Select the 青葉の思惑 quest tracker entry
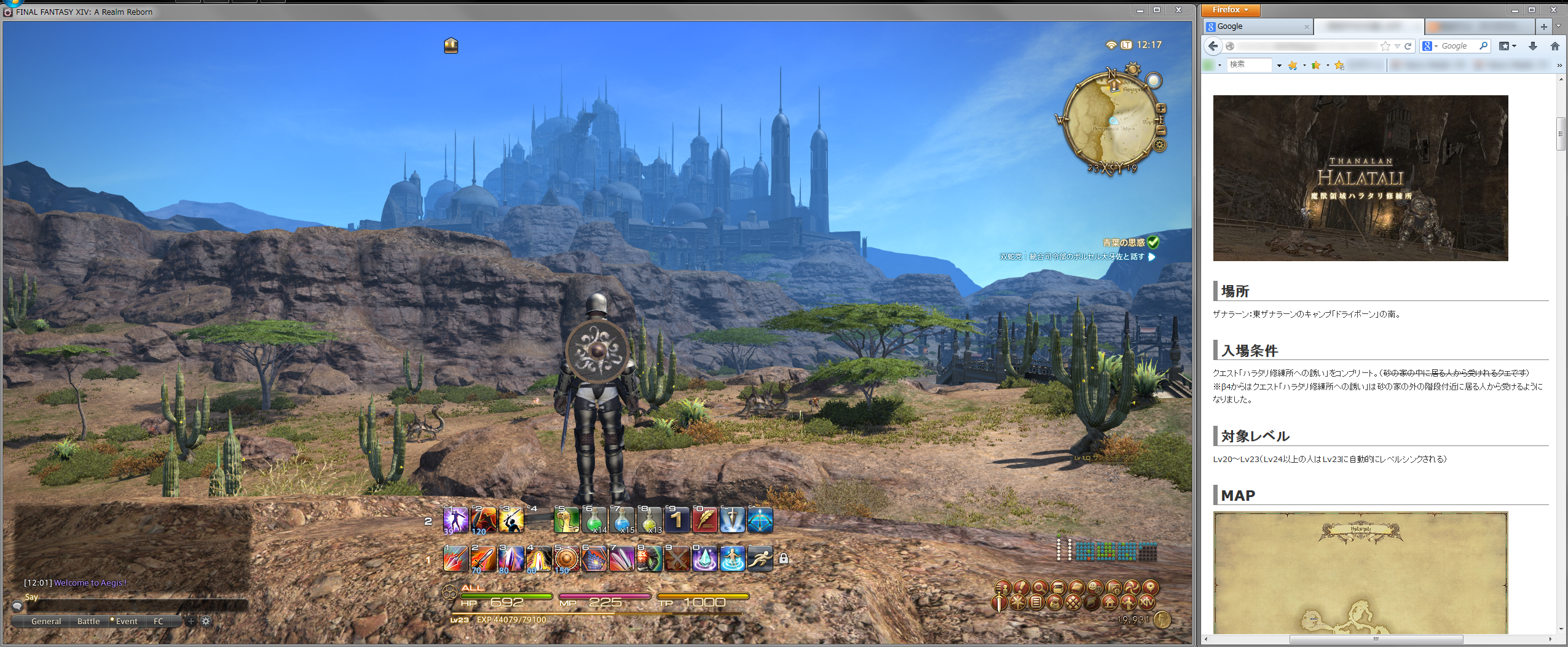Viewport: 1568px width, 647px height. tap(1124, 243)
